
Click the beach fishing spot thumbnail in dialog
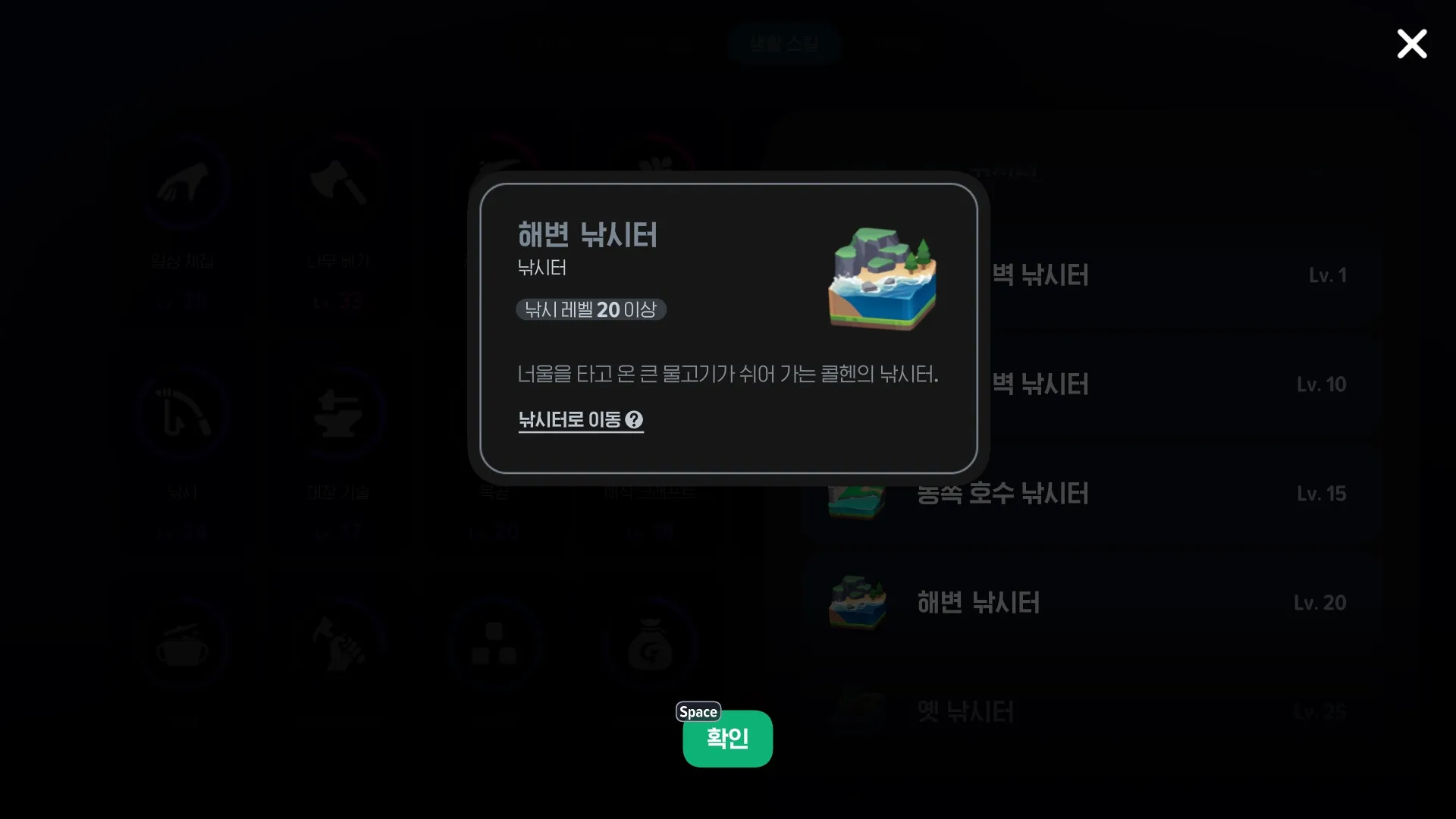coord(882,277)
